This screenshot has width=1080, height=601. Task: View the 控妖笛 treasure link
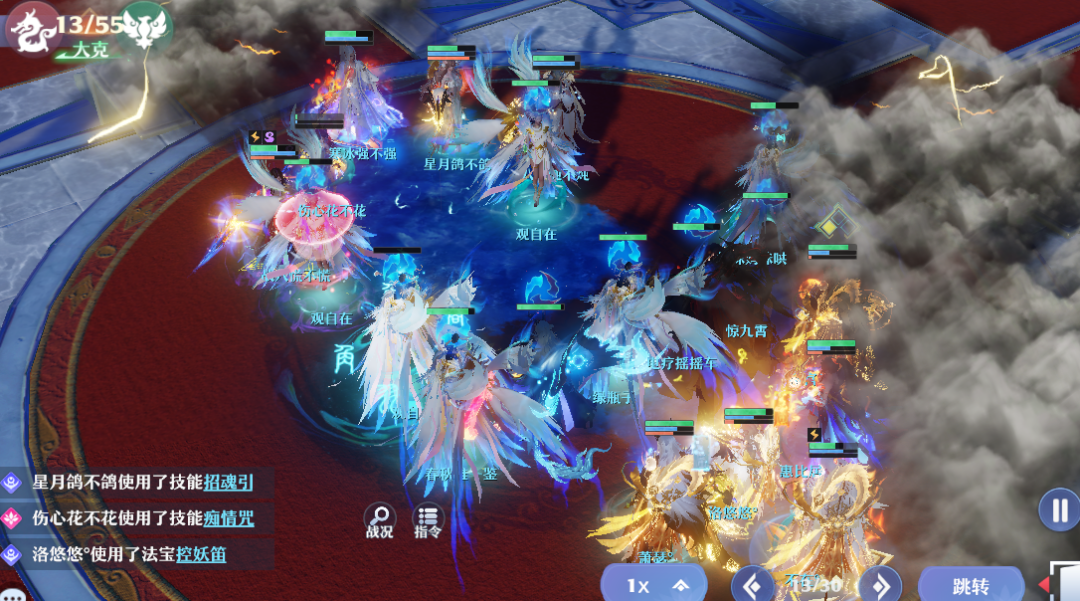click(x=201, y=554)
